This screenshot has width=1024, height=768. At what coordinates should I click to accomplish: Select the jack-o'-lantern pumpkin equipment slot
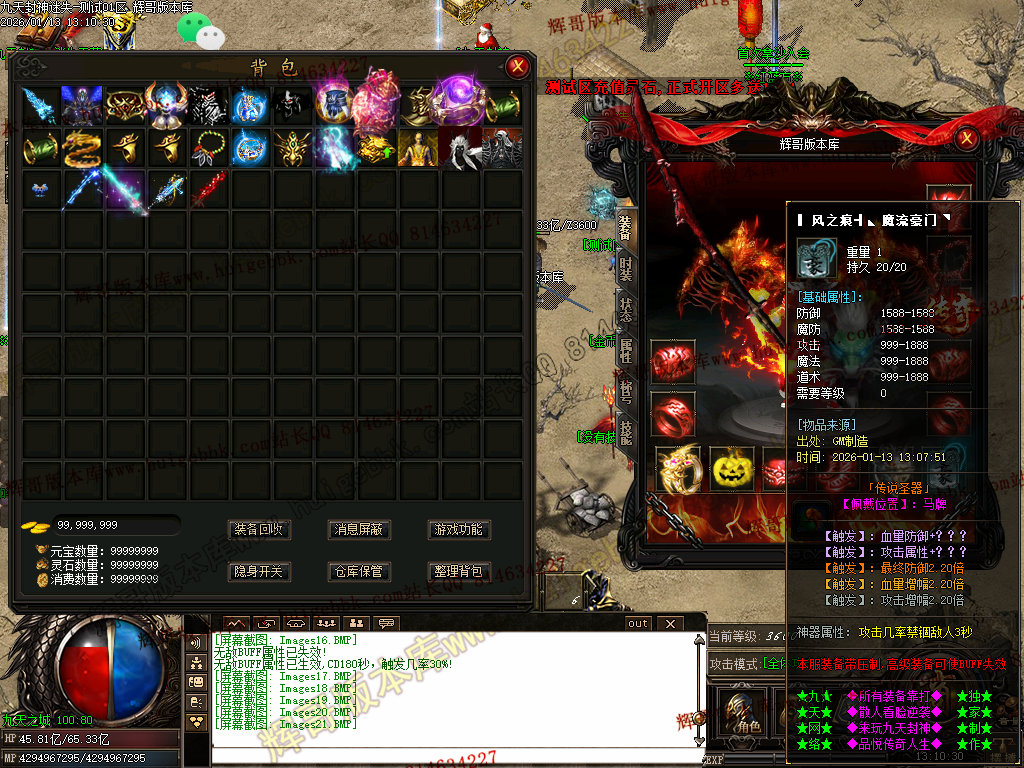coord(731,468)
